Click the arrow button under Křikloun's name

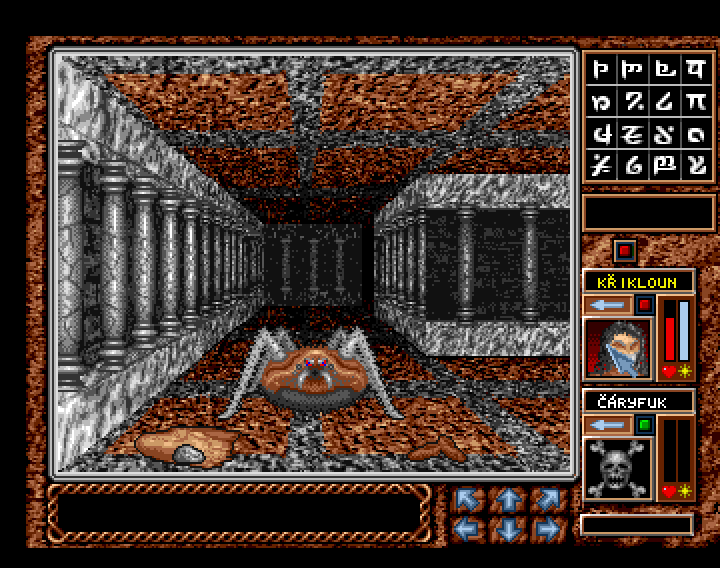[608, 304]
